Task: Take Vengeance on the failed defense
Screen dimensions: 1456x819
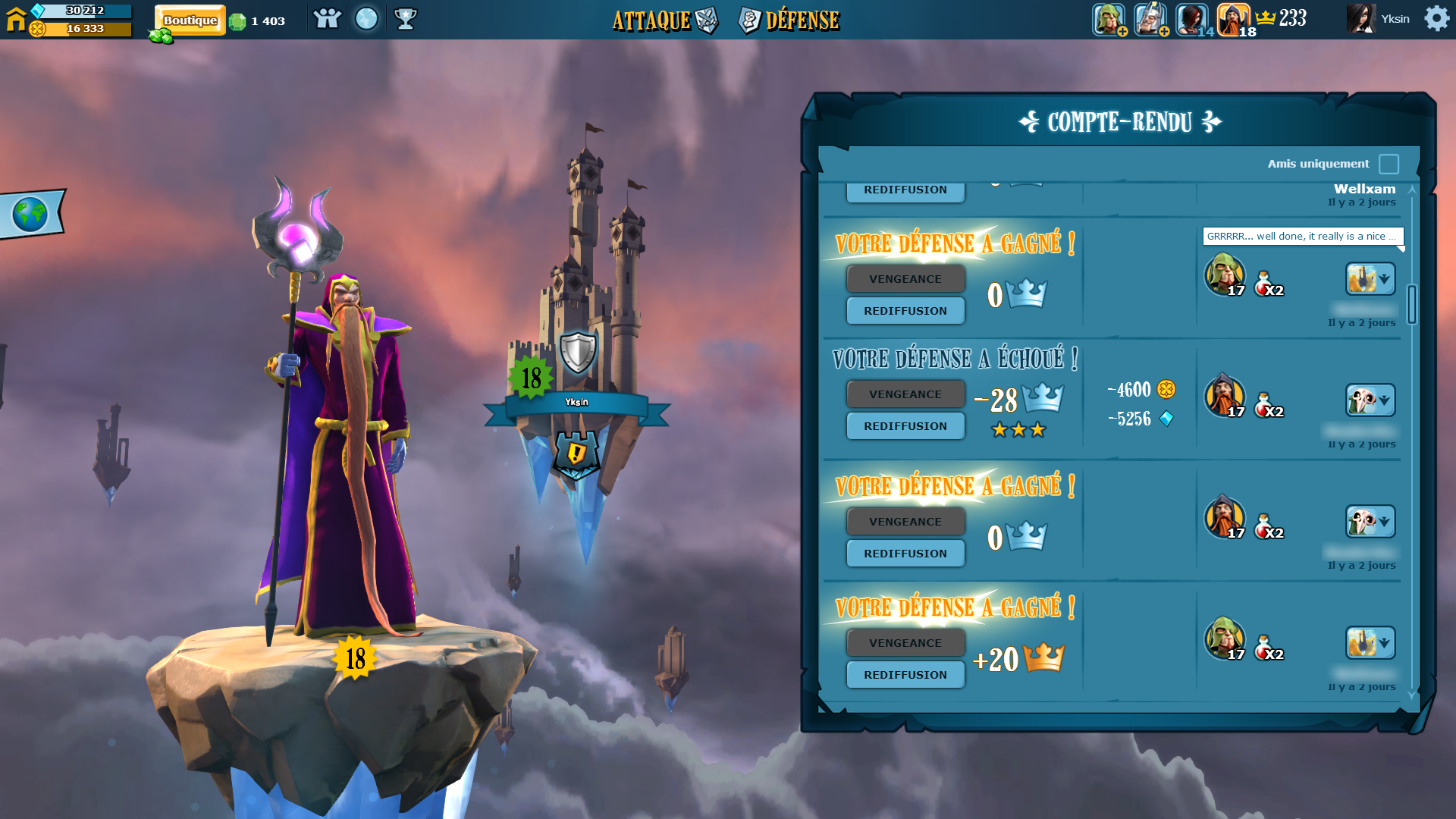Action: (905, 394)
